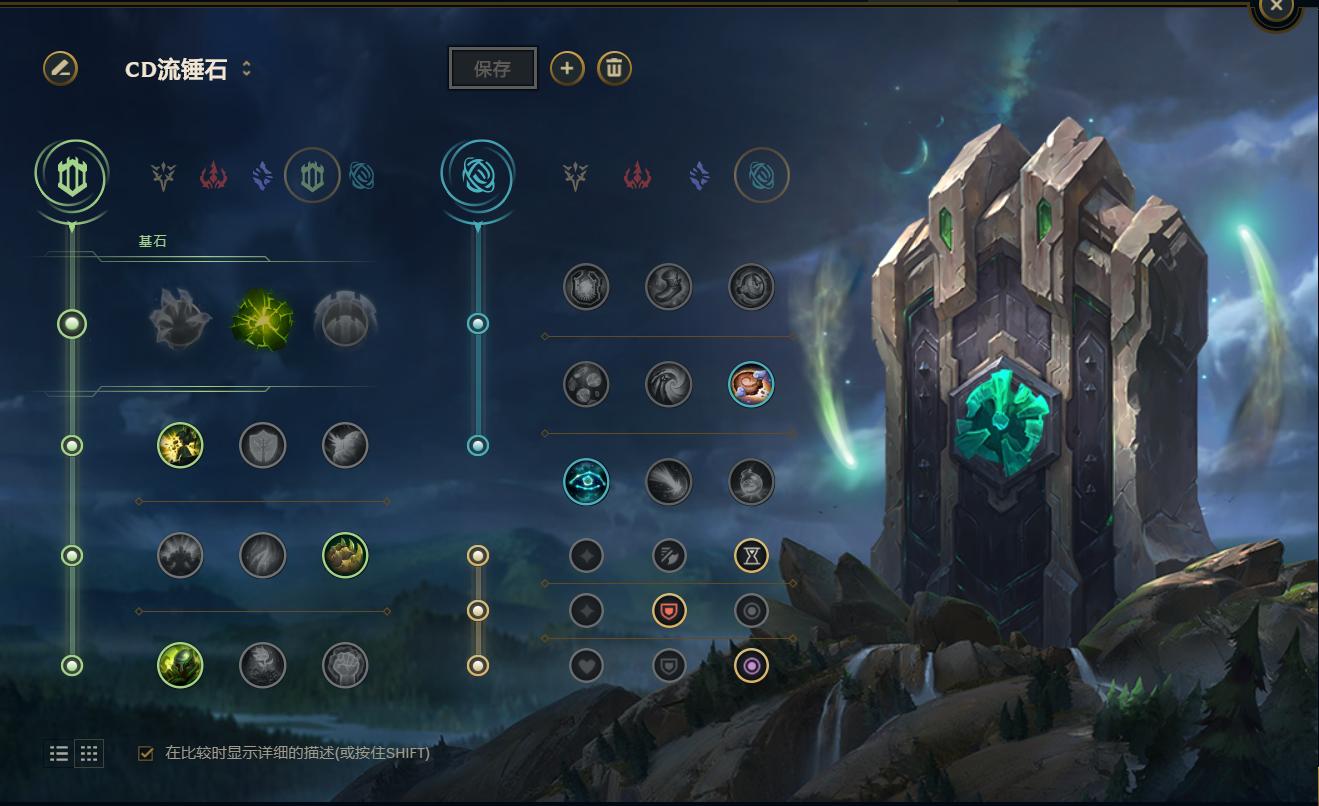Switch to the grid view layout

coord(89,753)
